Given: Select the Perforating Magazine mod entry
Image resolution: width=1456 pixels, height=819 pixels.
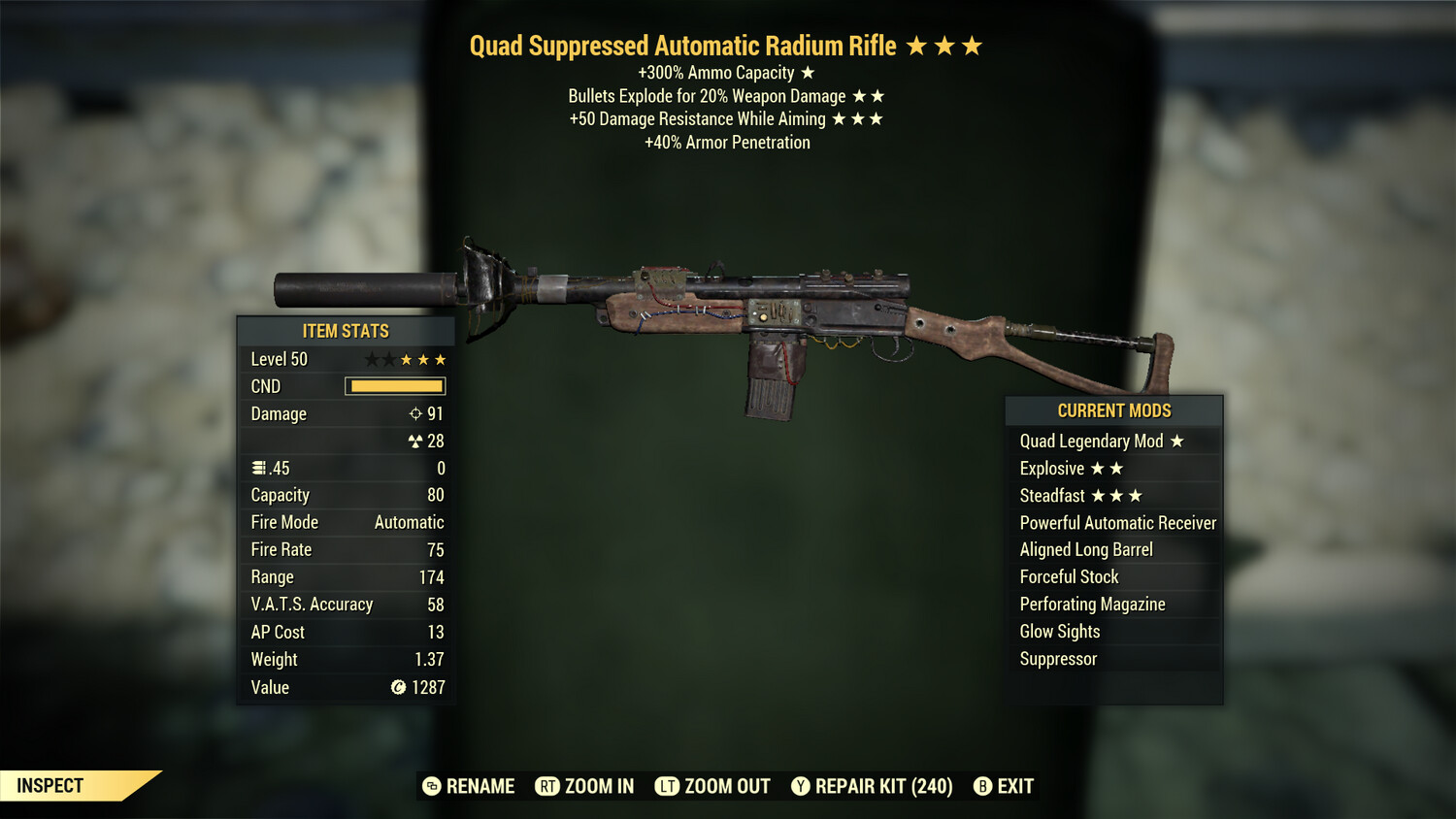Looking at the screenshot, I should pos(1092,604).
